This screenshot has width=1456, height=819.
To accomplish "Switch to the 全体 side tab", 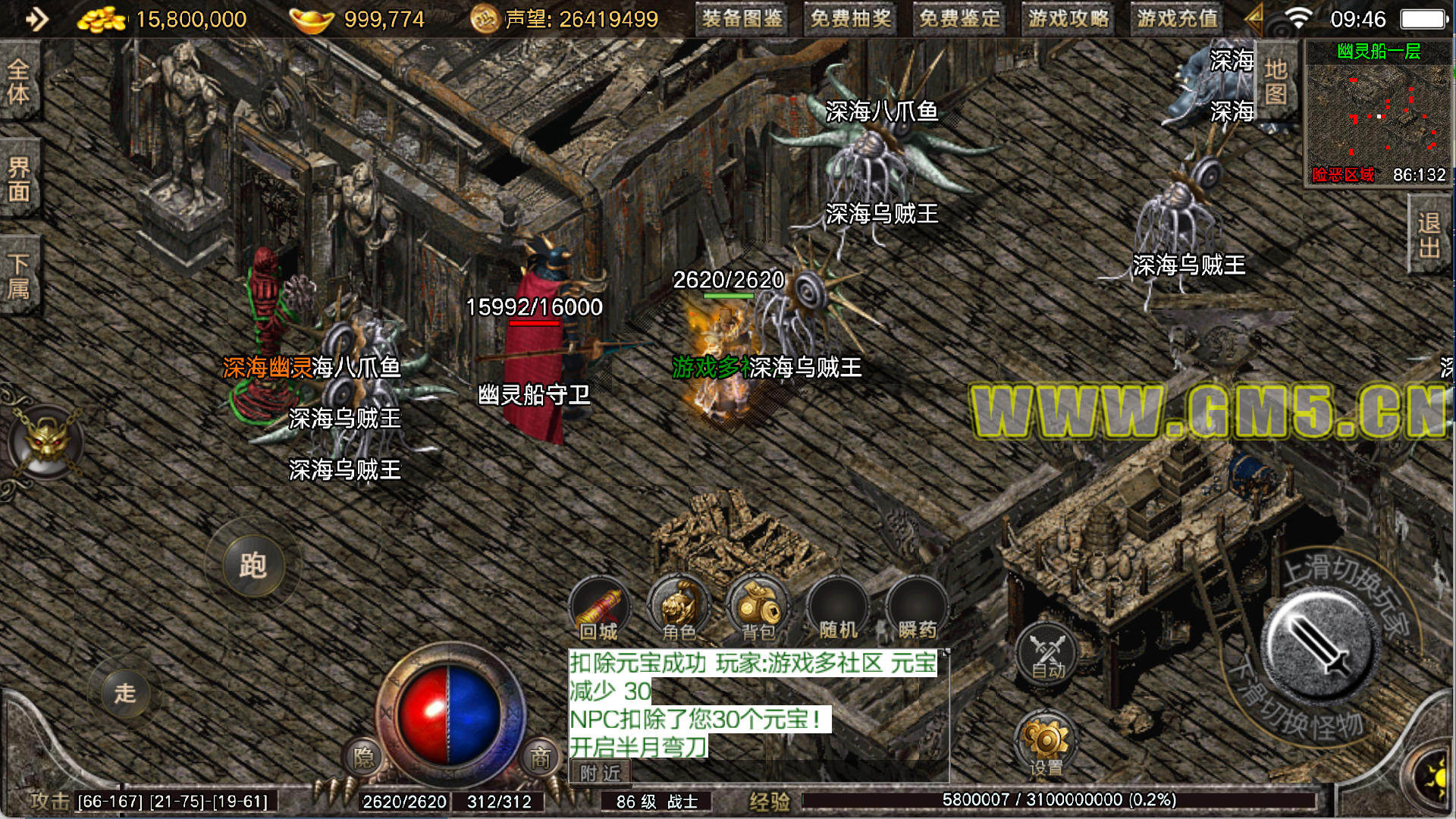I will click(x=18, y=82).
